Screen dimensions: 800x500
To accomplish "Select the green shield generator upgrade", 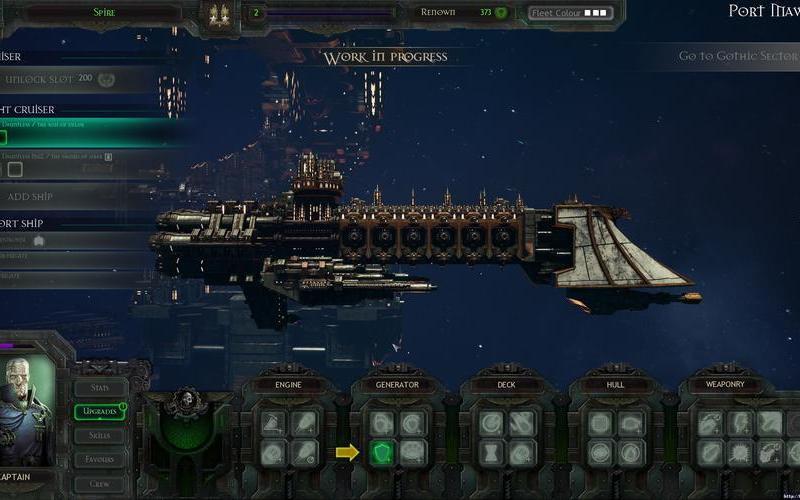I will (x=382, y=453).
